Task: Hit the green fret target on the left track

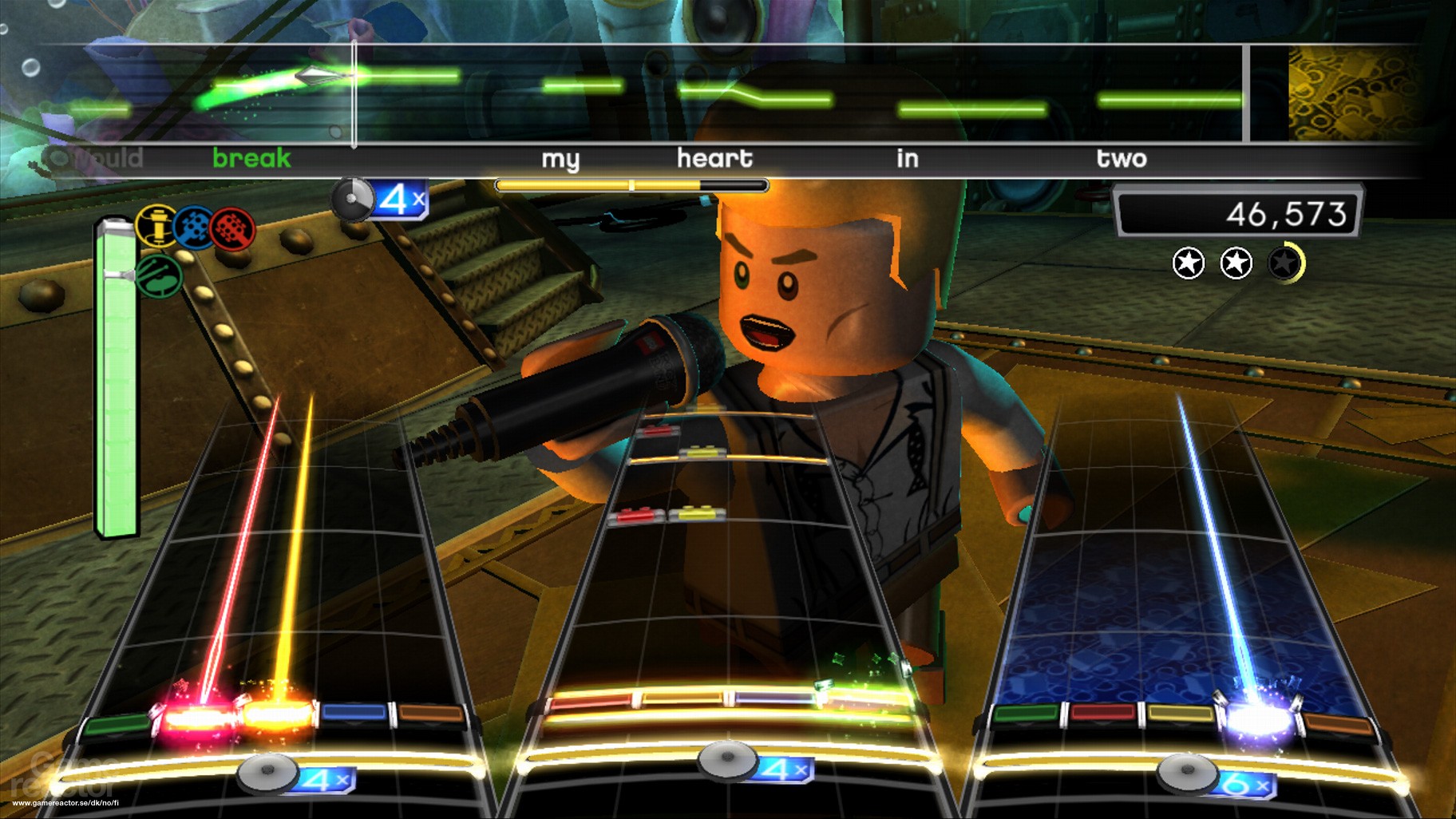Action: (117, 726)
